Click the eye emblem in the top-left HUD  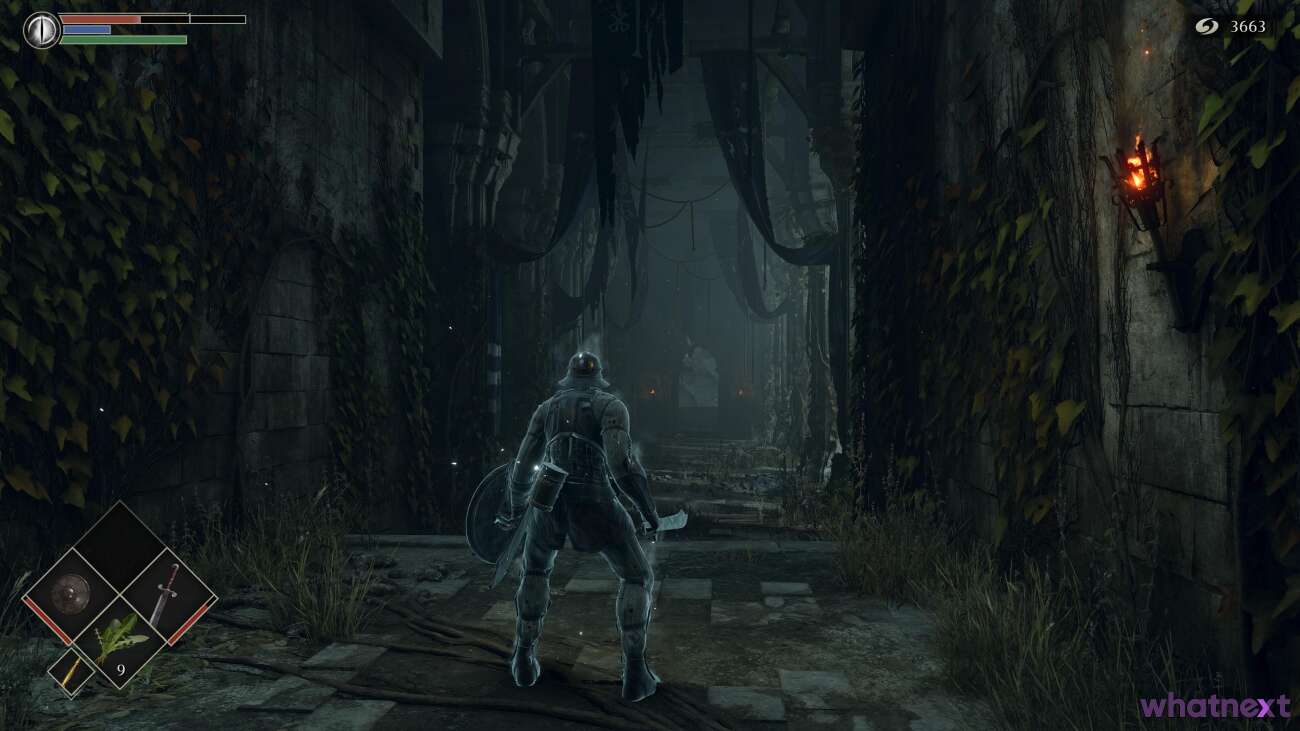pos(40,27)
